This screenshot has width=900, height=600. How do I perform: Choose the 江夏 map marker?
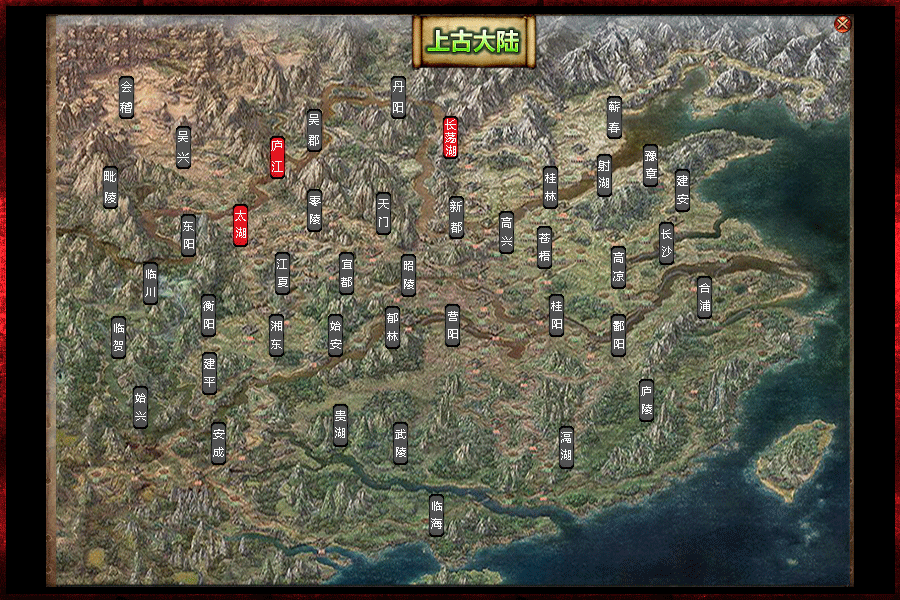282,272
